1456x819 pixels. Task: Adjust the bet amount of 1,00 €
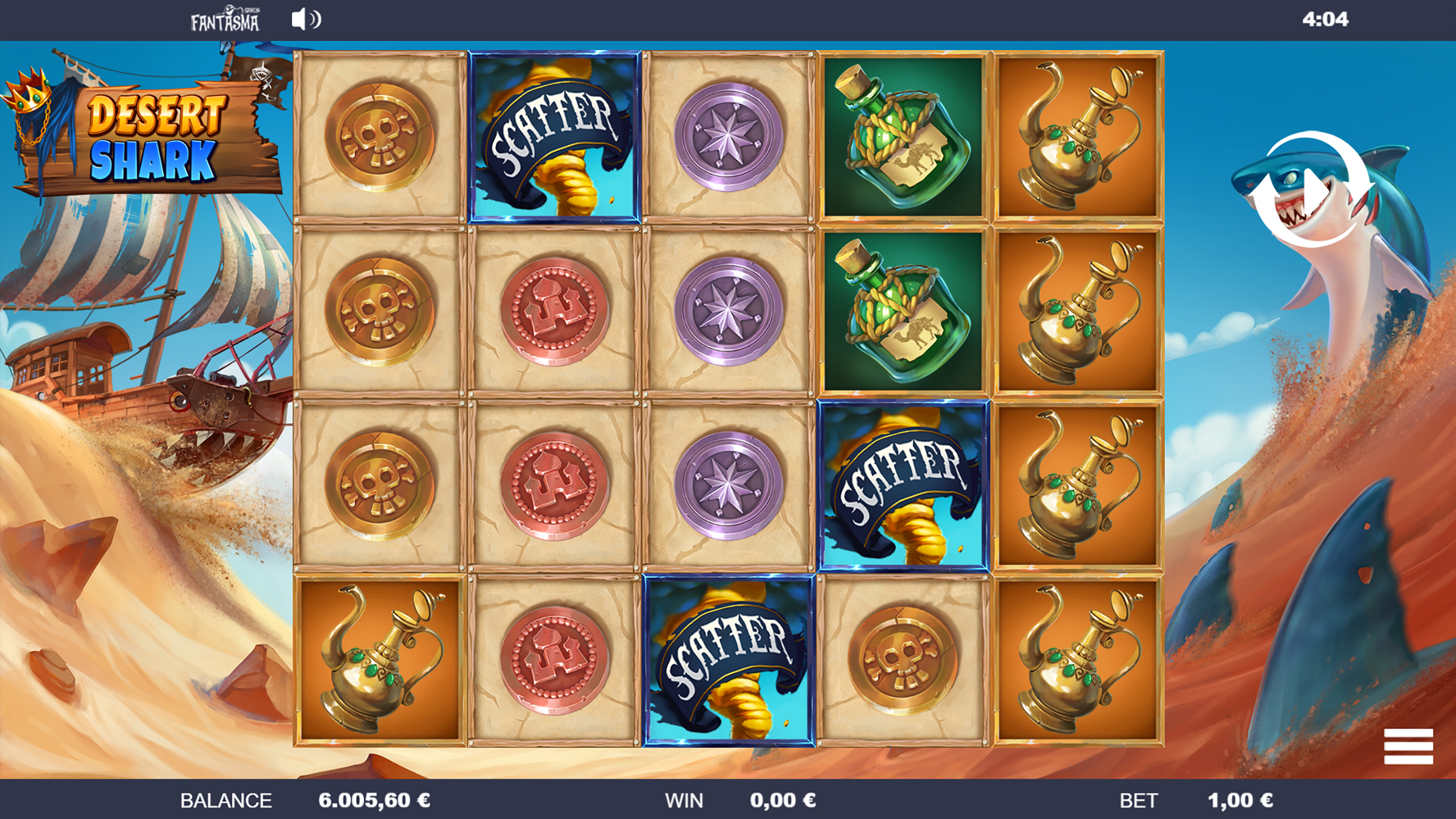tap(1240, 800)
